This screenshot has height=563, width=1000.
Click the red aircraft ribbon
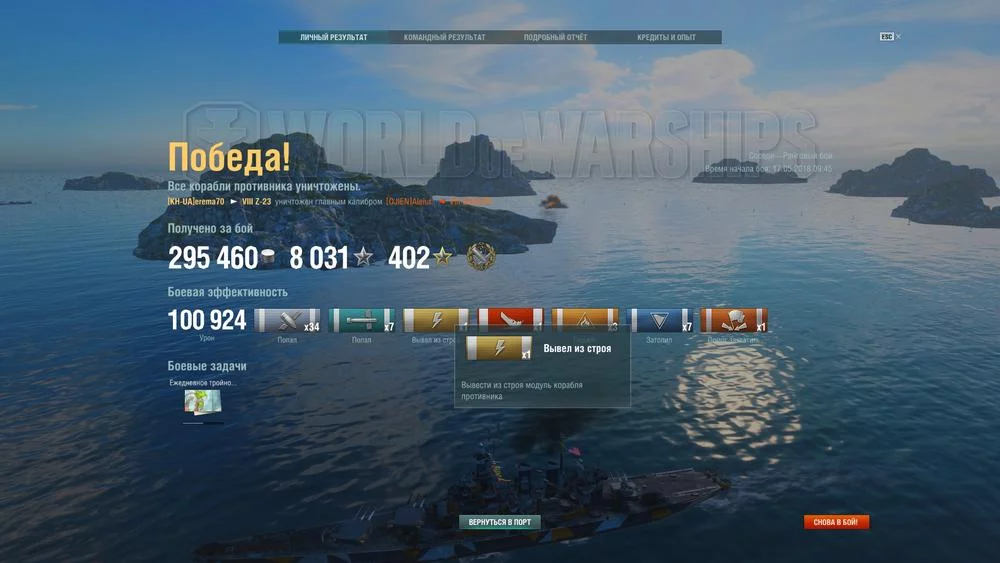click(x=510, y=316)
